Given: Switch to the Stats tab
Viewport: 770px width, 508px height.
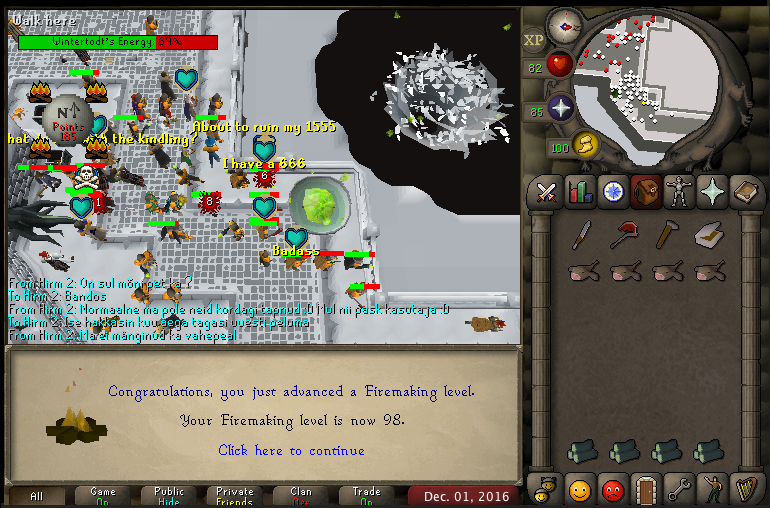Looking at the screenshot, I should (579, 190).
